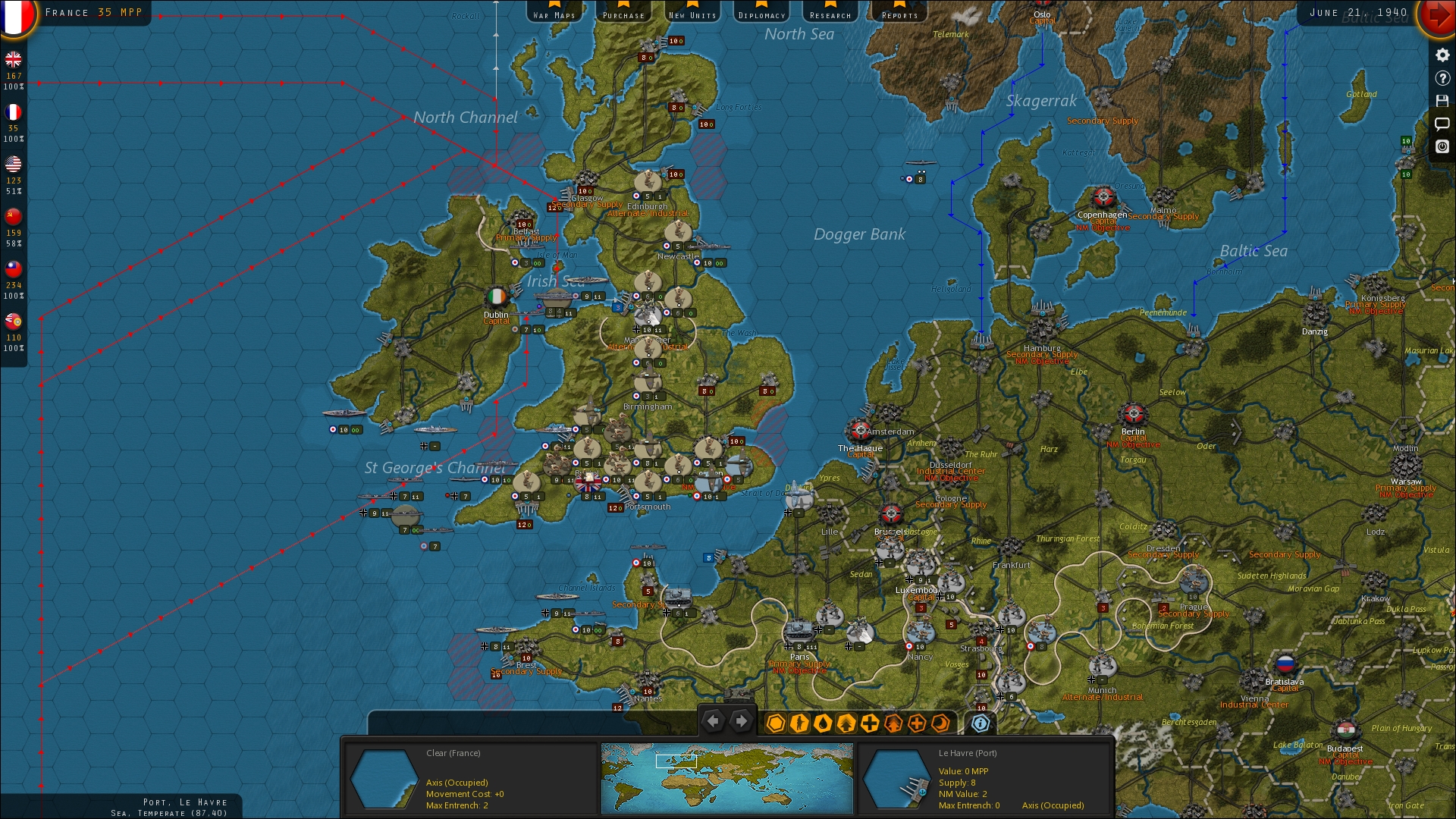Click the orange moon night icon
Image resolution: width=1456 pixels, height=819 pixels.
pyautogui.click(x=940, y=724)
